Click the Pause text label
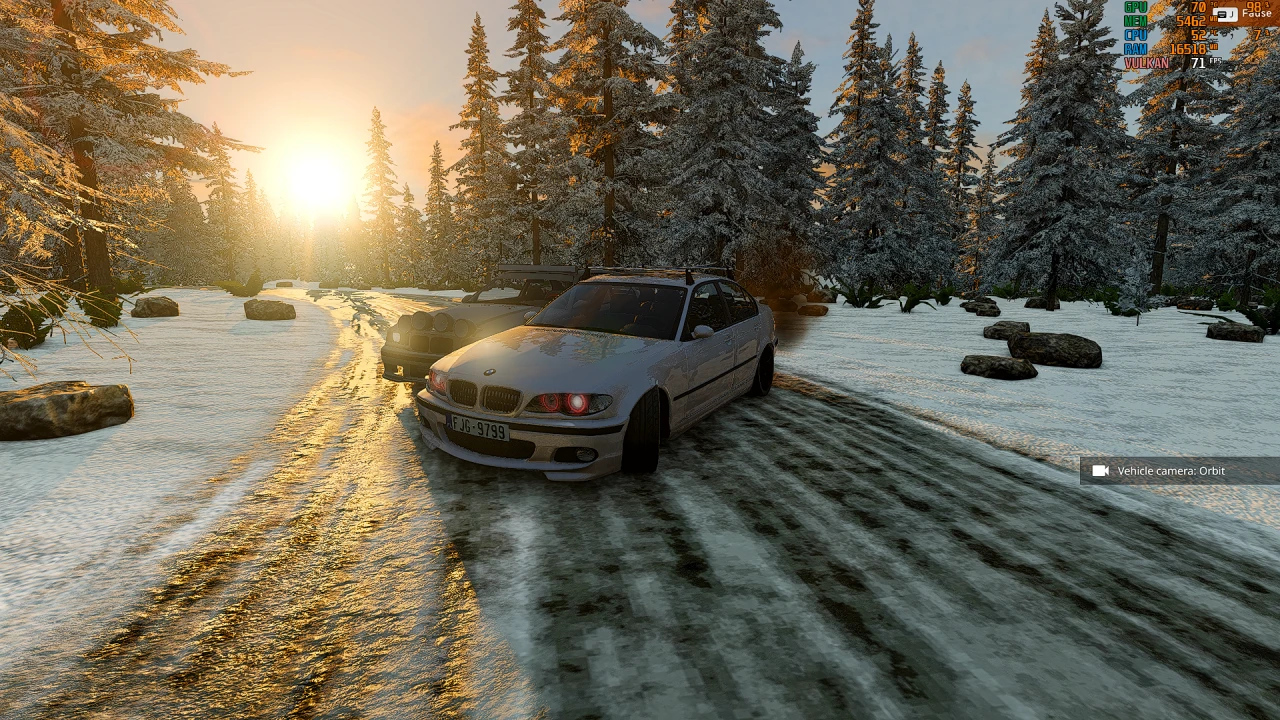The image size is (1280, 720). click(x=1255, y=13)
